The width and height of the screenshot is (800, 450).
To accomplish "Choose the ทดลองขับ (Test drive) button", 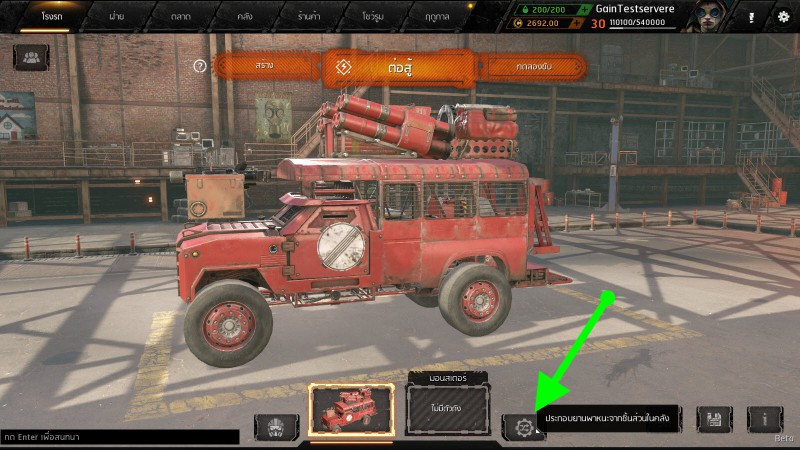I will pyautogui.click(x=532, y=67).
